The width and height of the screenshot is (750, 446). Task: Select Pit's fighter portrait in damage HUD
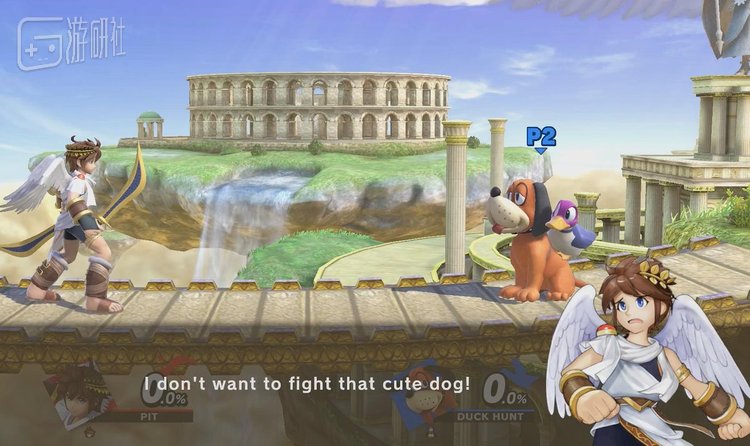pyautogui.click(x=82, y=393)
